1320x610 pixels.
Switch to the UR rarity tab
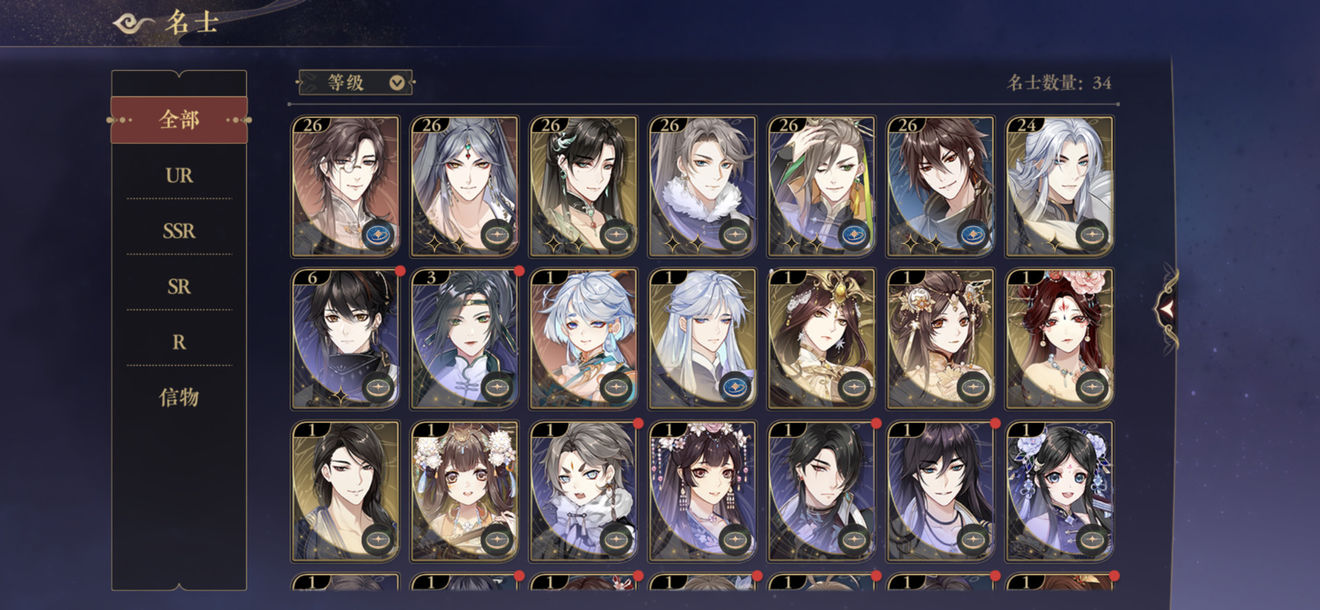point(179,176)
